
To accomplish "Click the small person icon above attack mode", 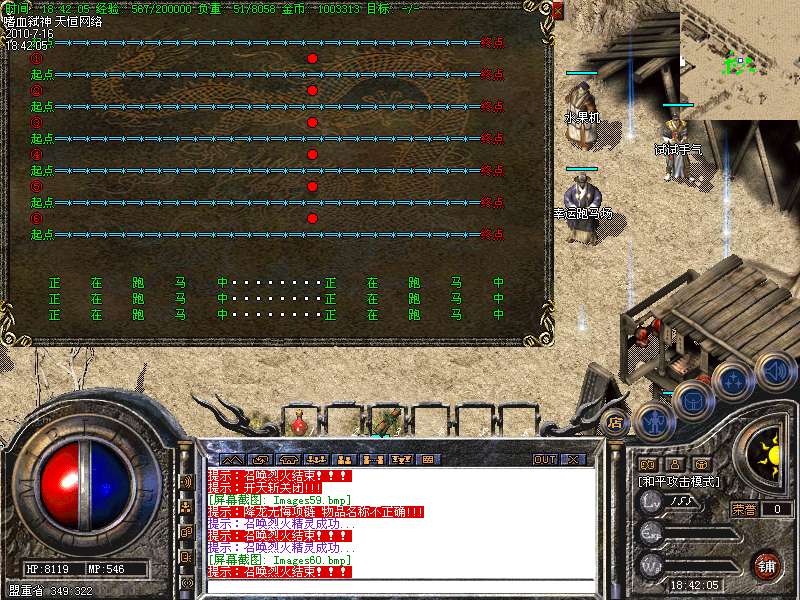I will pyautogui.click(x=674, y=464).
